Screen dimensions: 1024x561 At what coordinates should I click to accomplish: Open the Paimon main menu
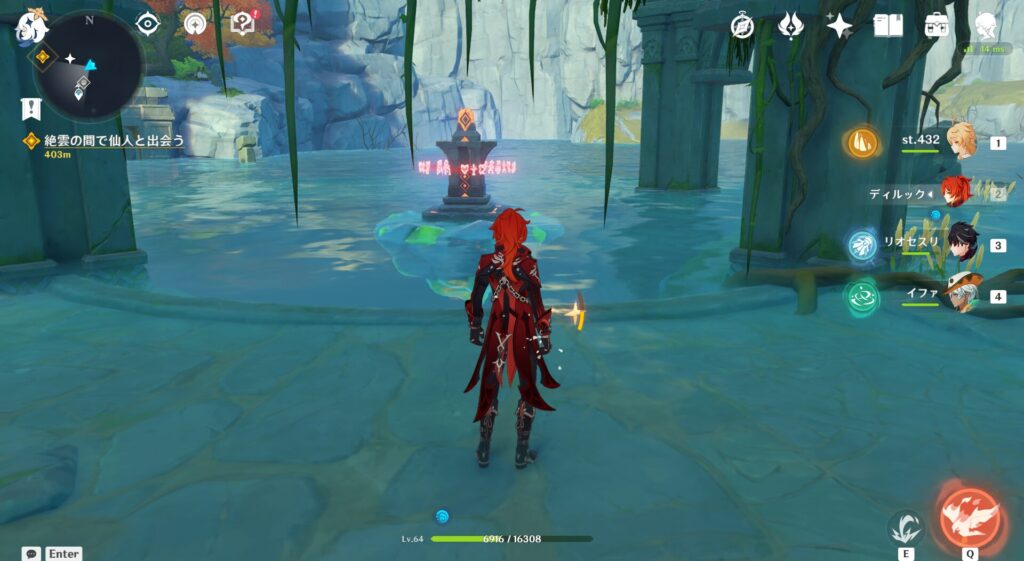pyautogui.click(x=30, y=28)
